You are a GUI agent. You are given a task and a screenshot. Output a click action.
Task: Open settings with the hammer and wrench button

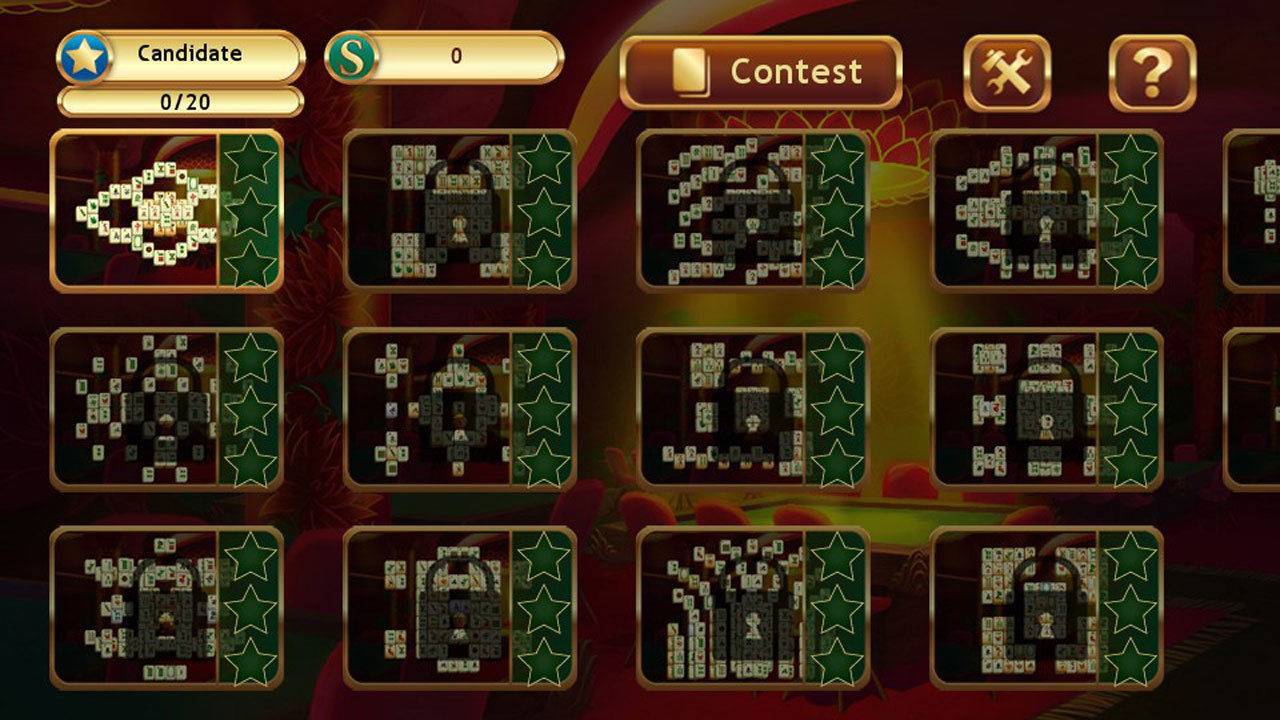tap(1006, 72)
